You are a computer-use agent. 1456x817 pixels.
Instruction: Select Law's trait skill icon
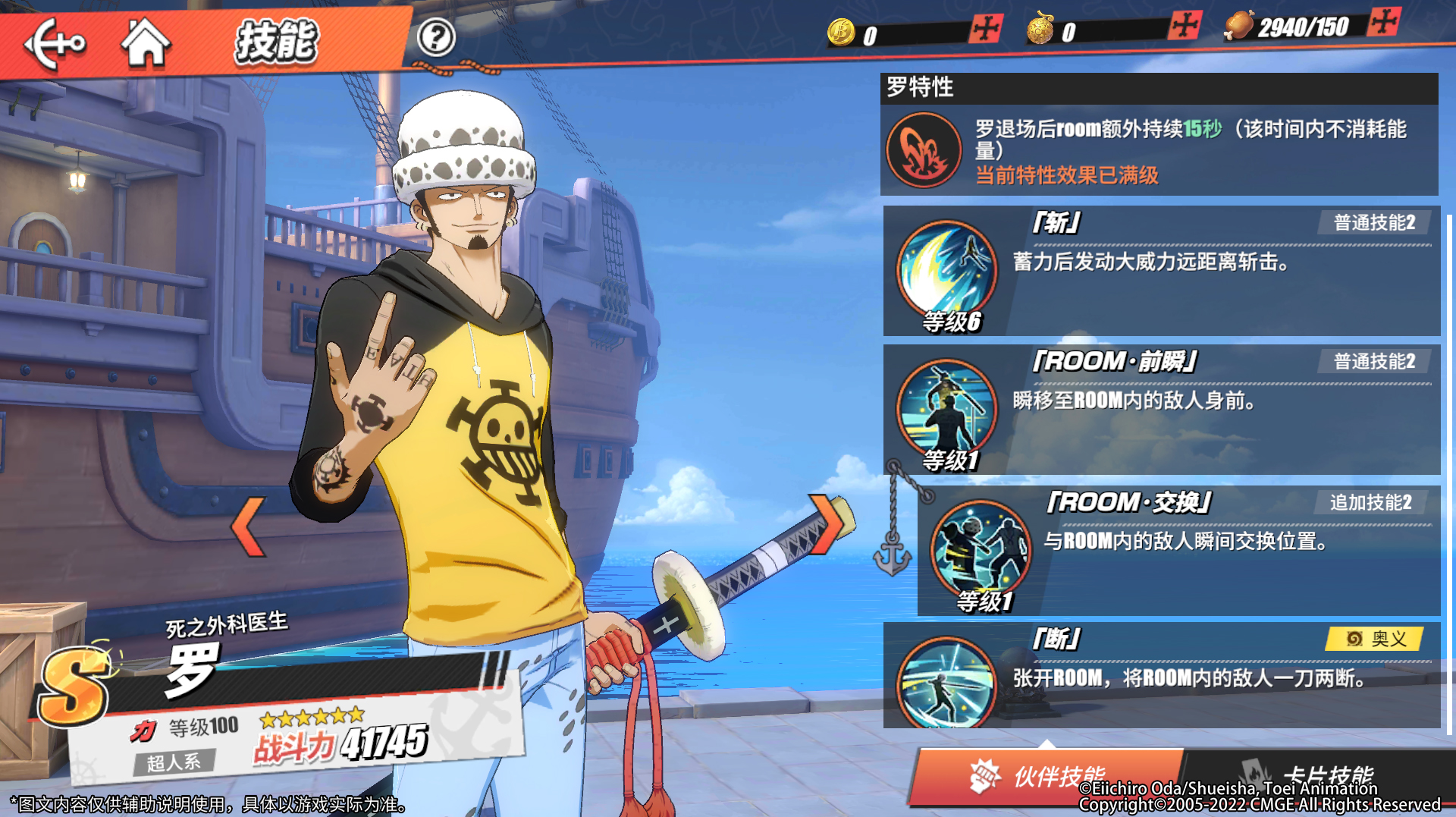pyautogui.click(x=923, y=150)
